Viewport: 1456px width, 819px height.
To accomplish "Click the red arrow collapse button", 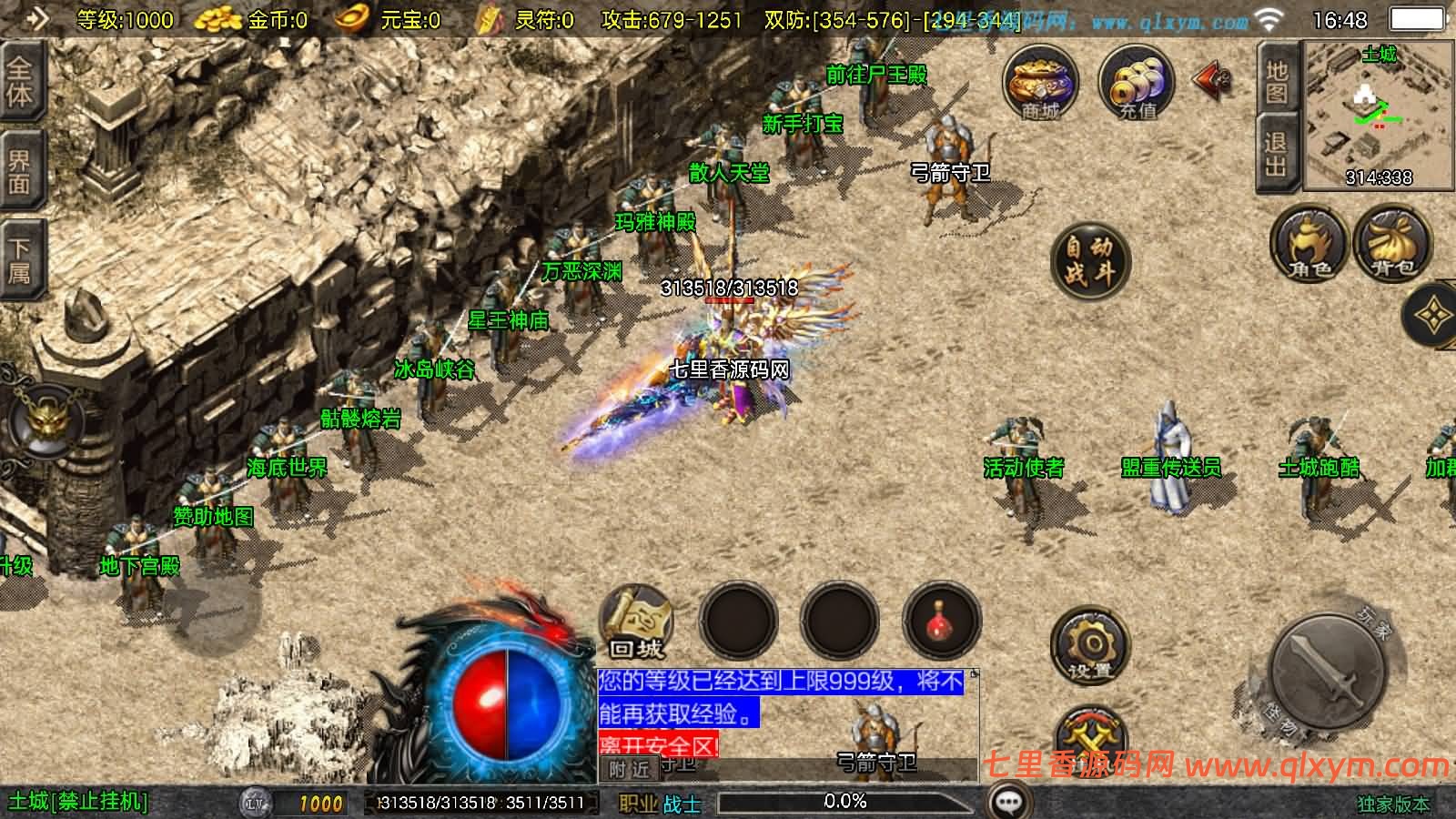I will [x=1211, y=82].
